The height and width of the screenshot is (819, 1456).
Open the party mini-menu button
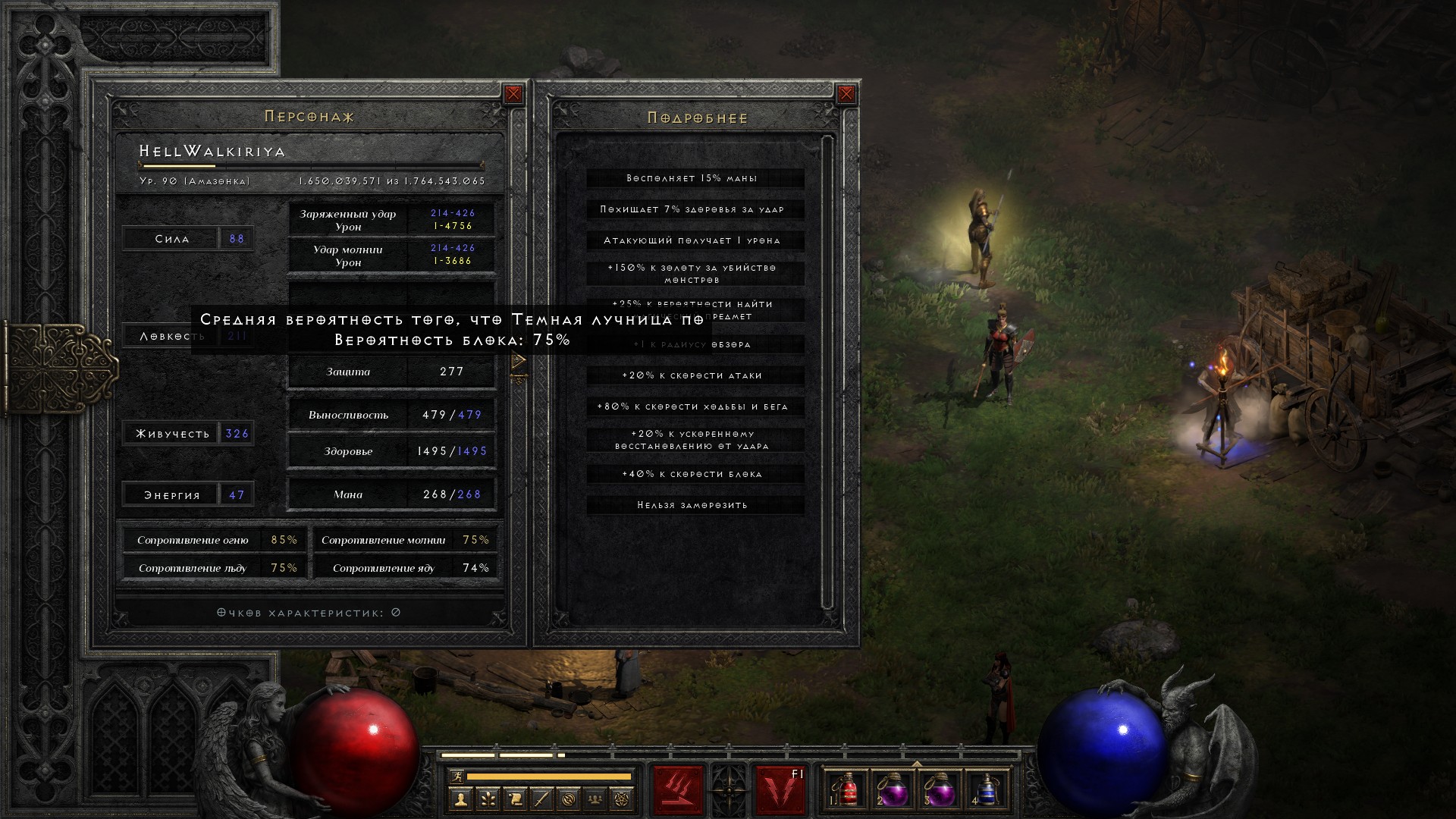point(596,799)
